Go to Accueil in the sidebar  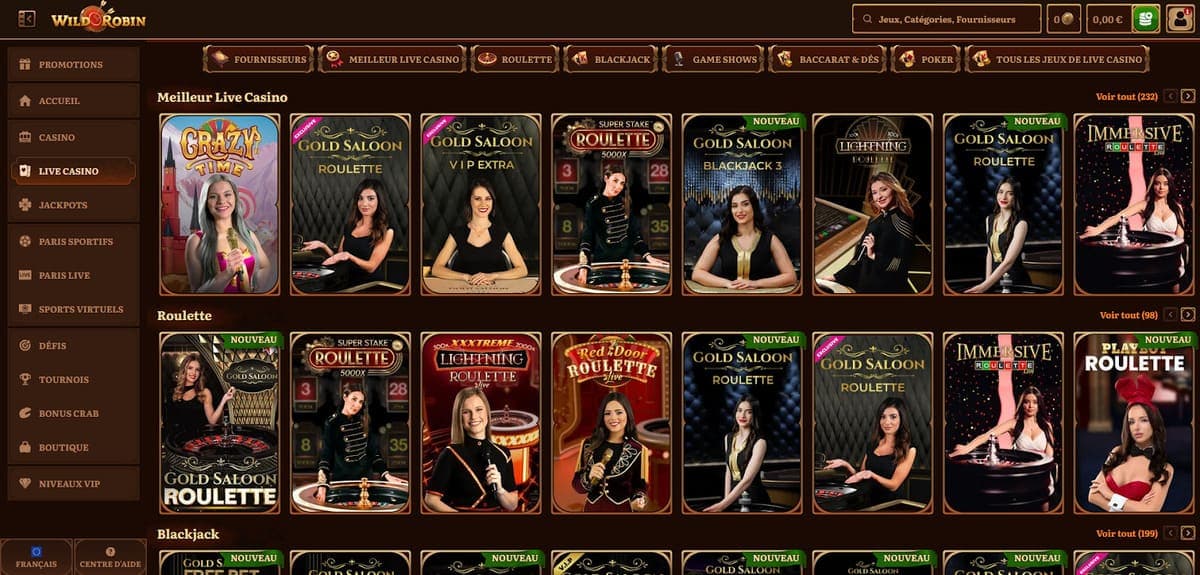pyautogui.click(x=72, y=101)
